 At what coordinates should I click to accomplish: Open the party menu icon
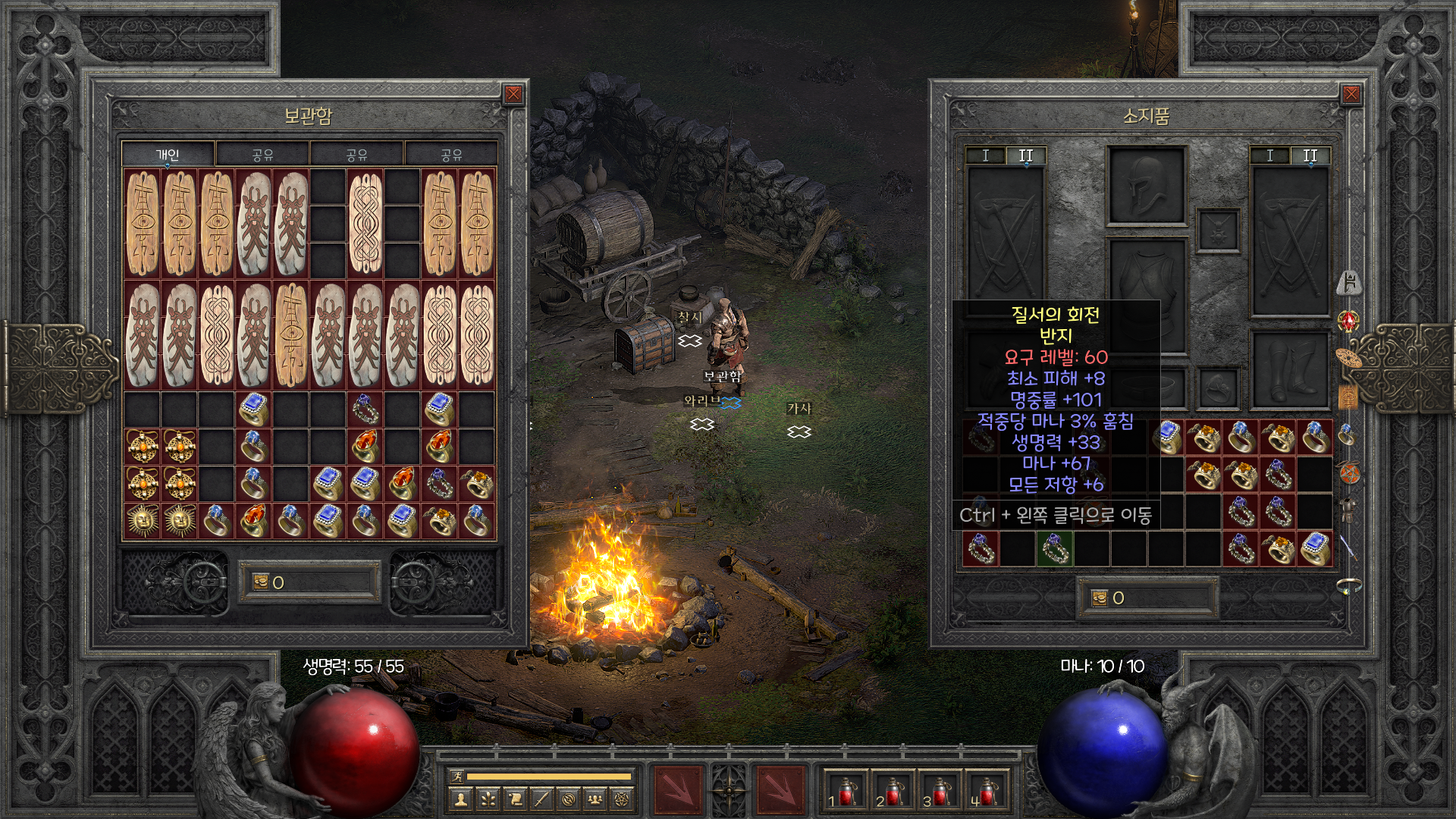596,799
